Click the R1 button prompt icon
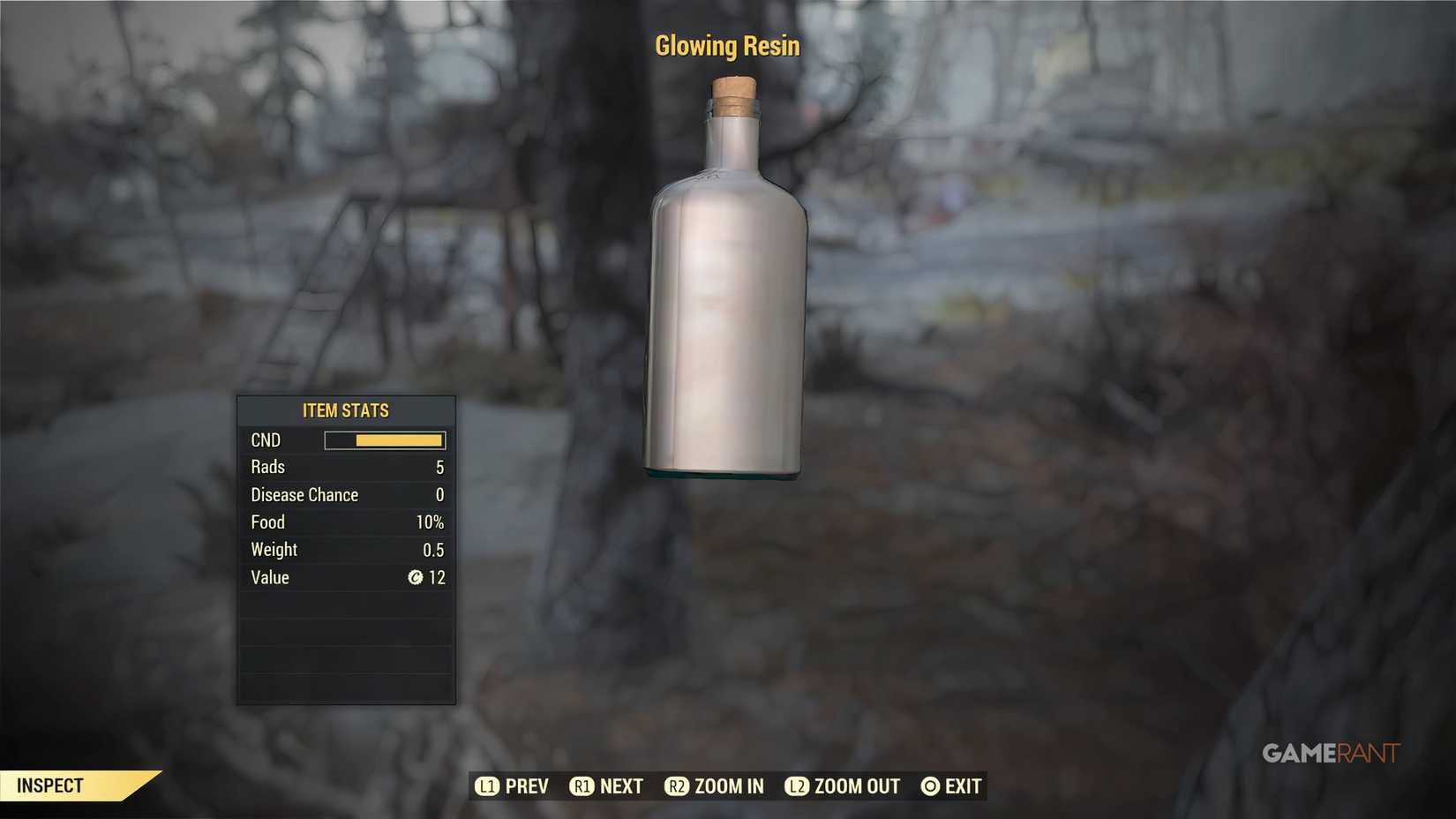The image size is (1456, 819). point(582,785)
